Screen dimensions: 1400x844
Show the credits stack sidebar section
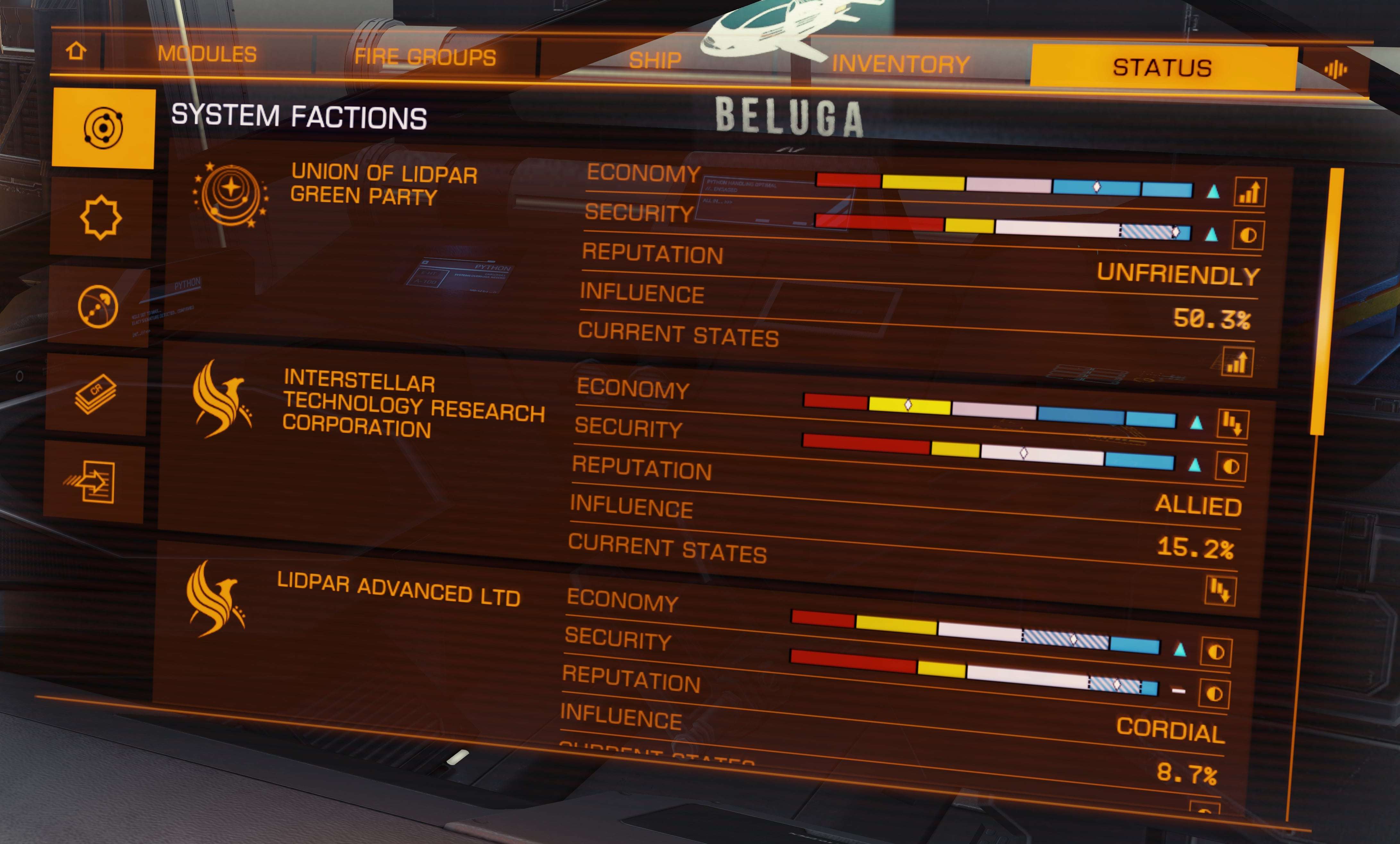click(96, 394)
